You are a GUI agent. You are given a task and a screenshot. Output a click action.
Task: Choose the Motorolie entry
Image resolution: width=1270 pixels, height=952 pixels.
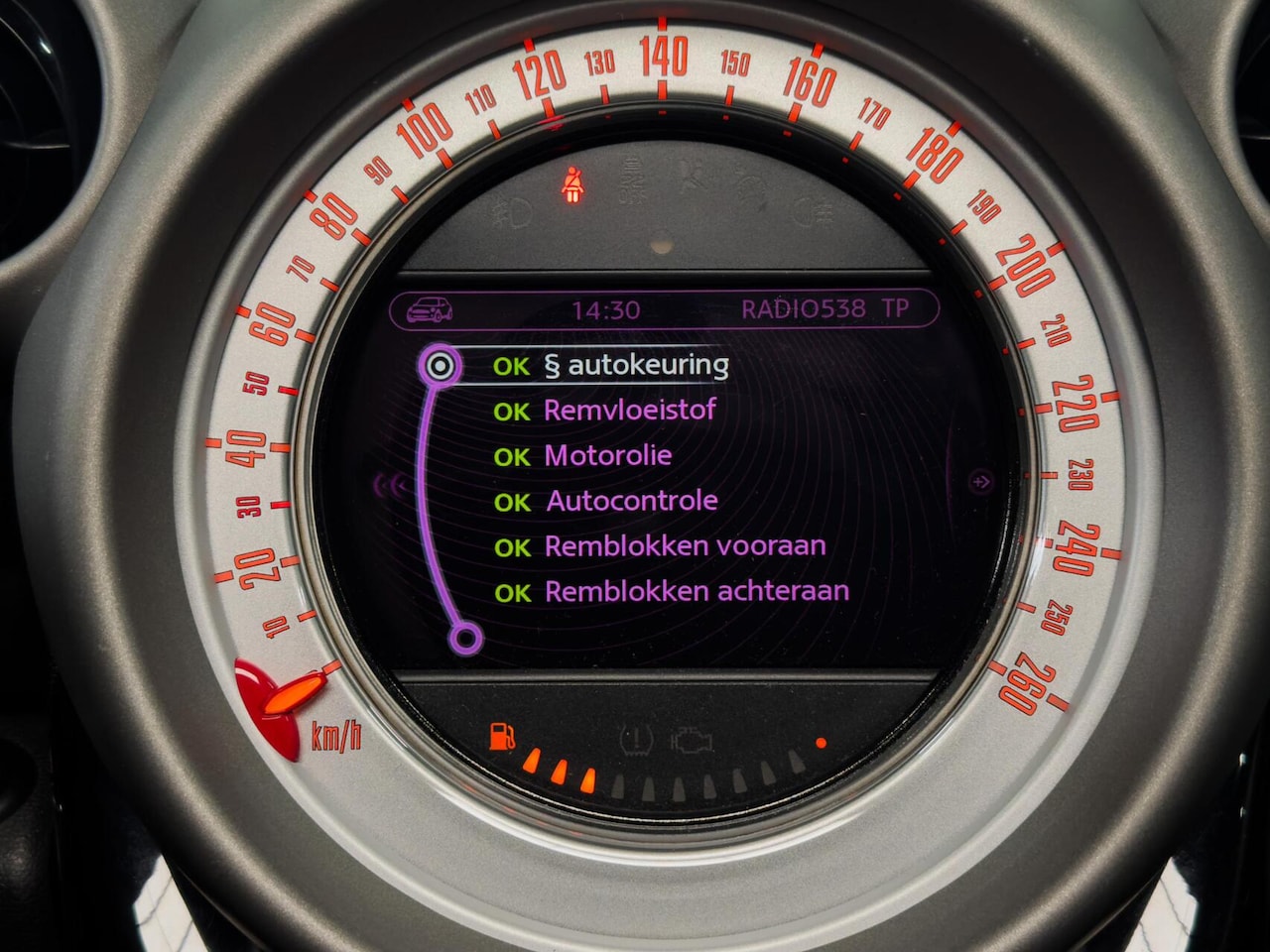(607, 456)
